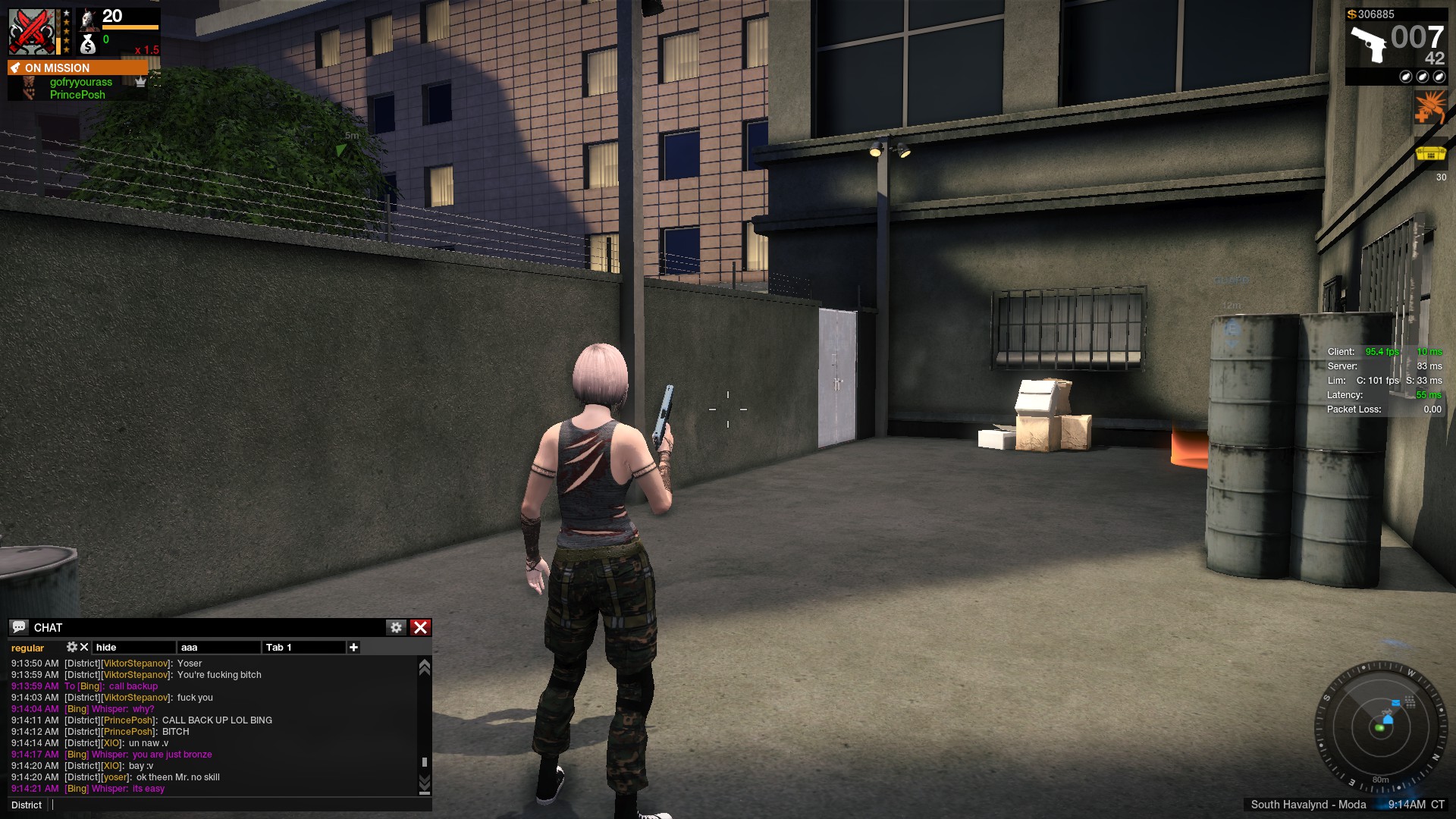Click the dollar sign icon beside 306885
The image size is (1456, 819).
(x=1352, y=14)
